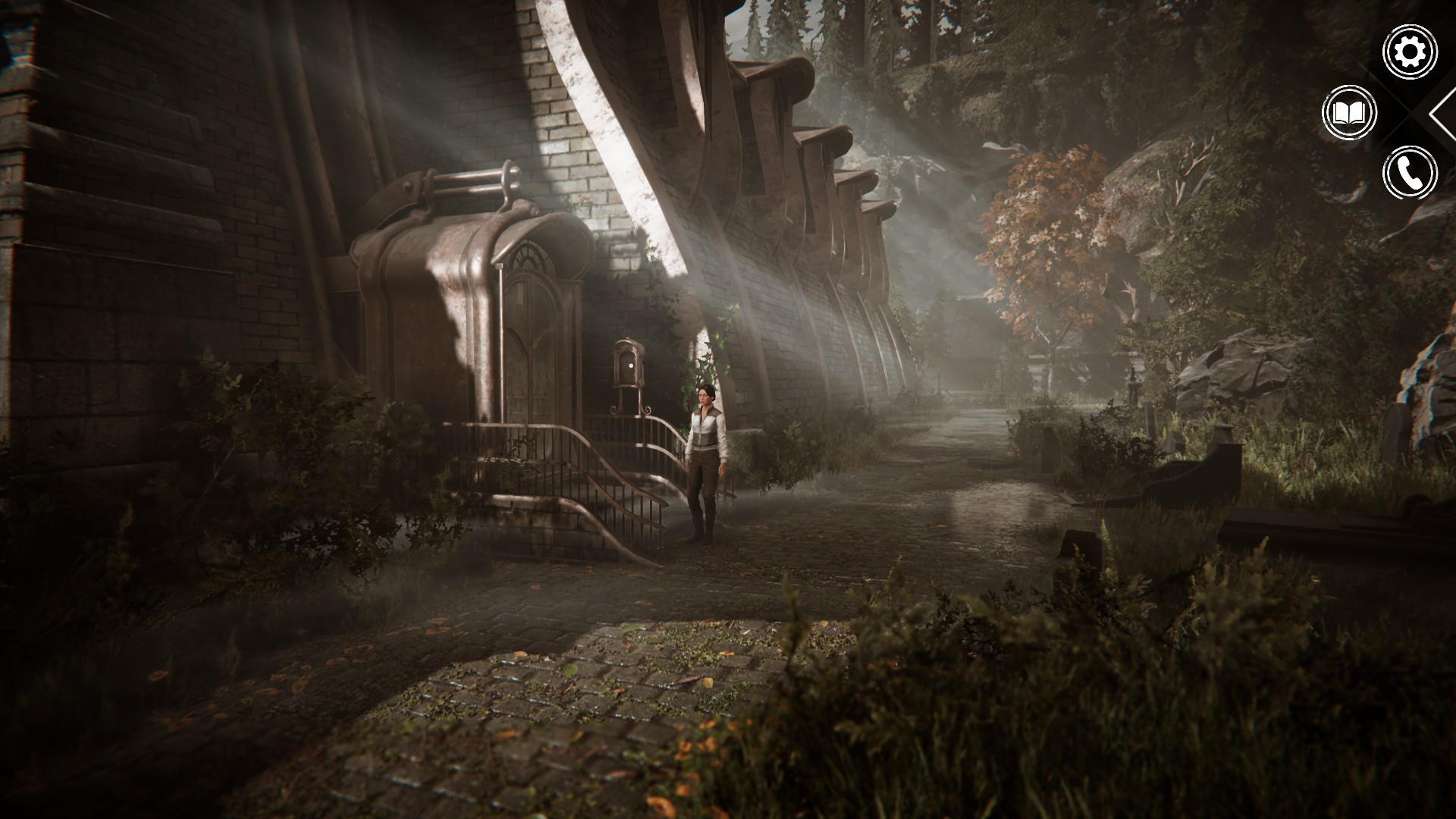
Task: Open the phone handset icon
Action: coord(1410,174)
